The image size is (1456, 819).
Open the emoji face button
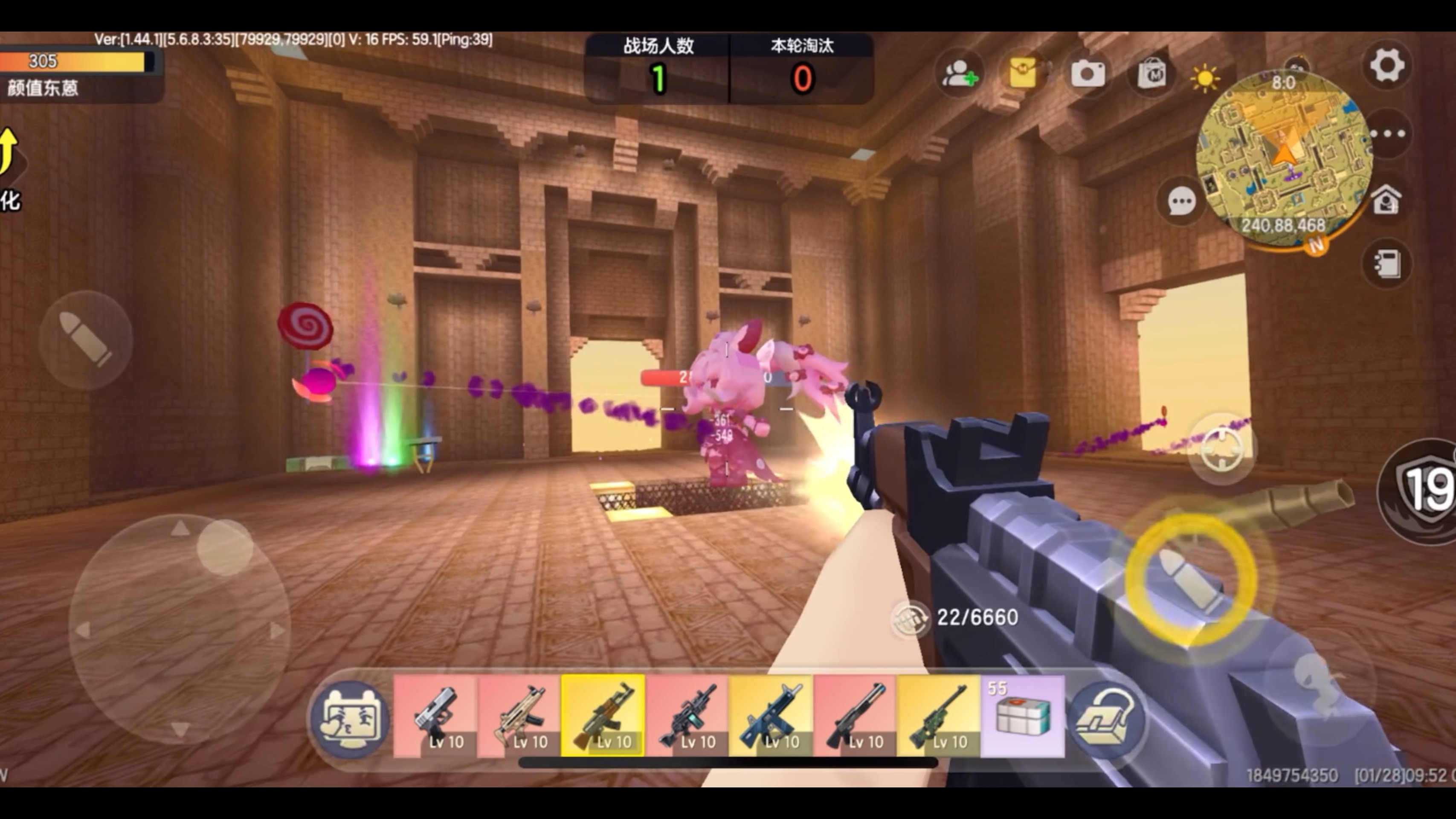(351, 718)
